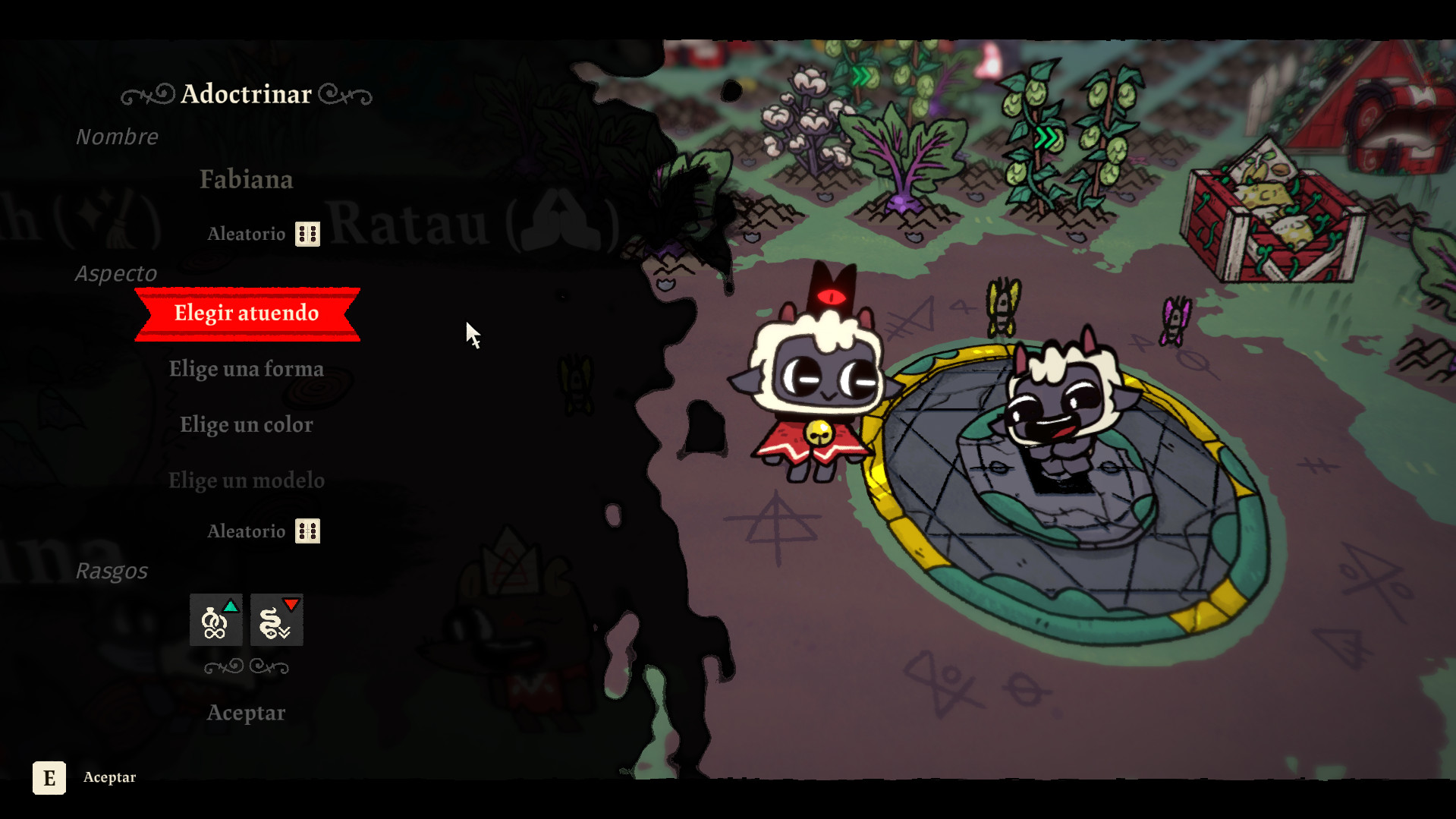The width and height of the screenshot is (1456, 819).
Task: Click the Fabiana name field
Action: tap(246, 180)
